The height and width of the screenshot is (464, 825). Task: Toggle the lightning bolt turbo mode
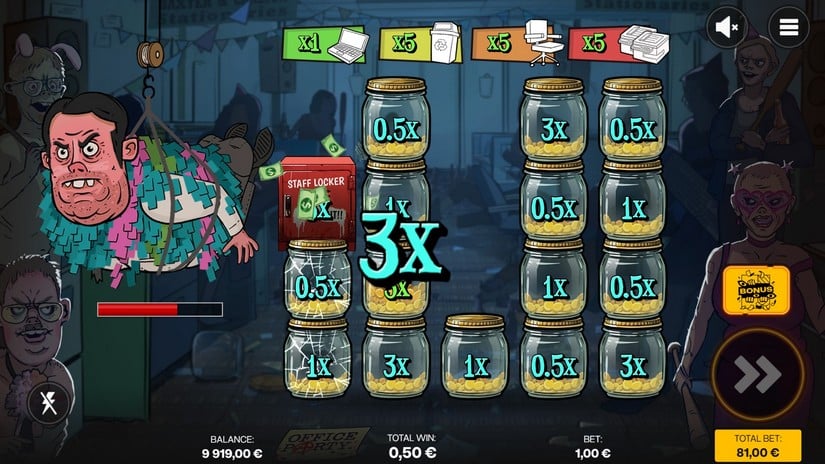click(47, 403)
